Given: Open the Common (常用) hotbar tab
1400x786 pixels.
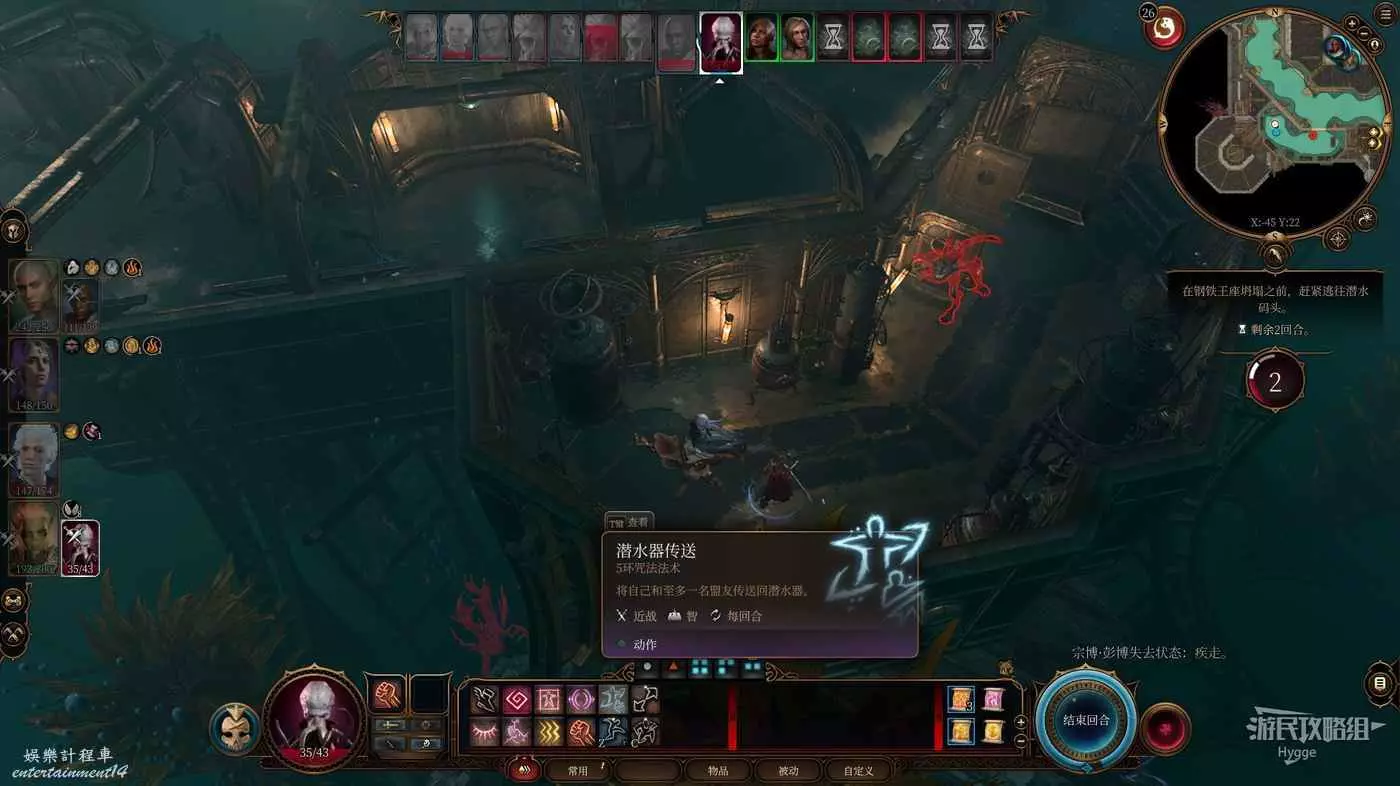Looking at the screenshot, I should [577, 771].
